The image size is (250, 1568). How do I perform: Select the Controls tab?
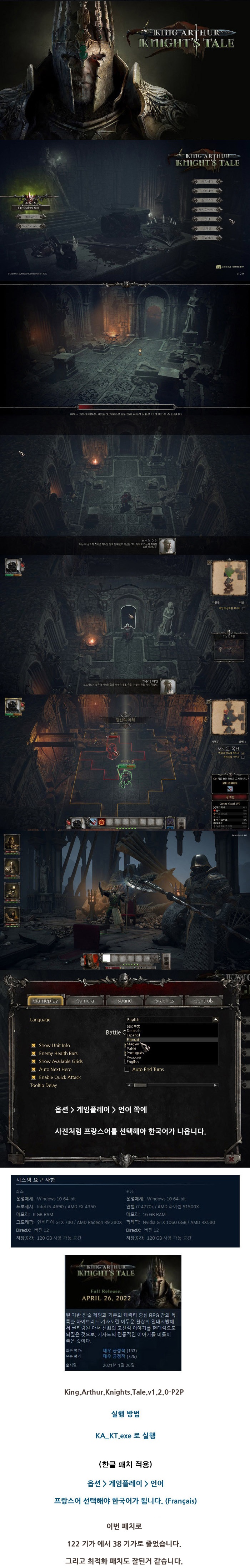(x=203, y=1000)
